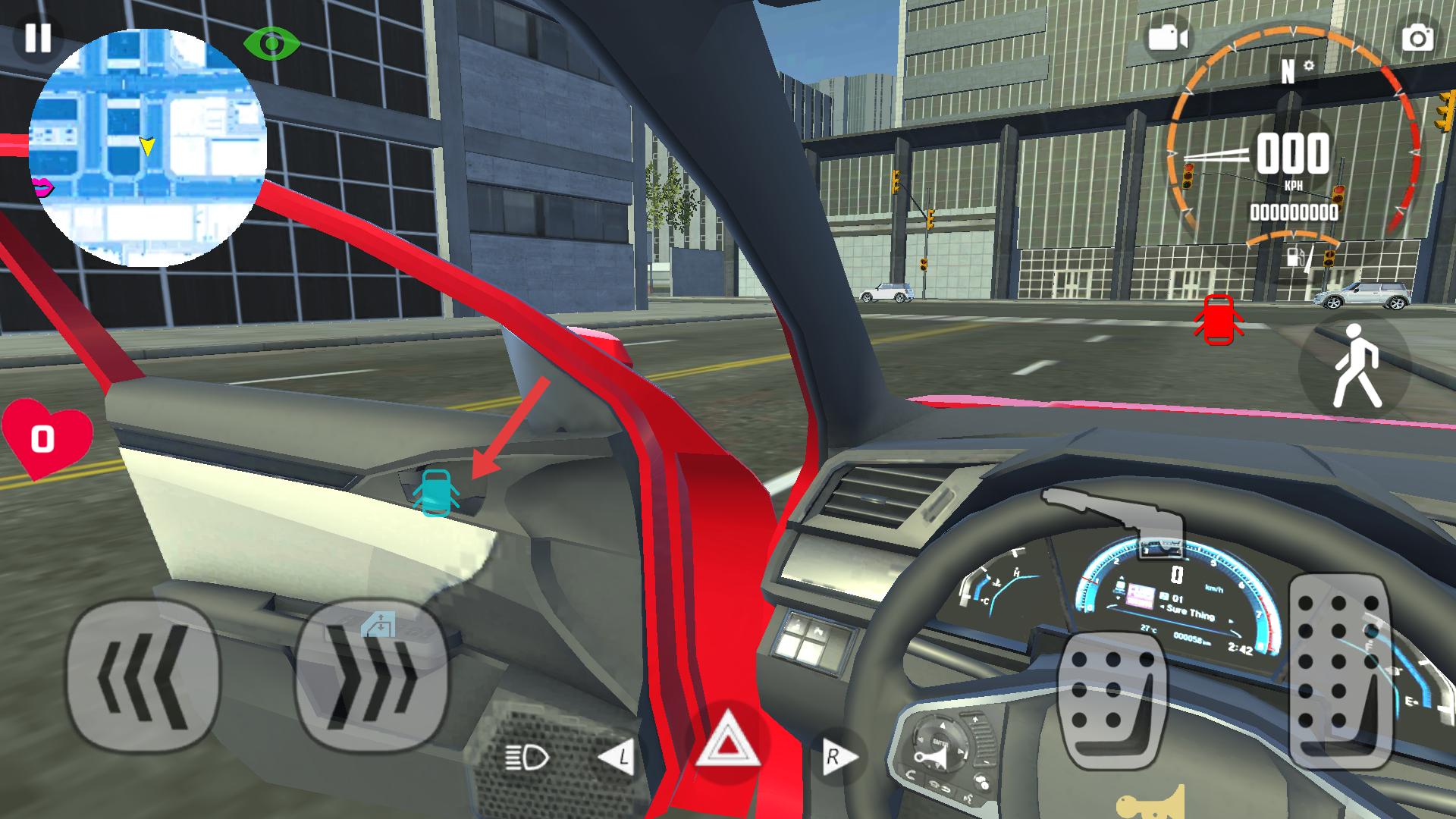Activate the right turn signal

(x=836, y=756)
